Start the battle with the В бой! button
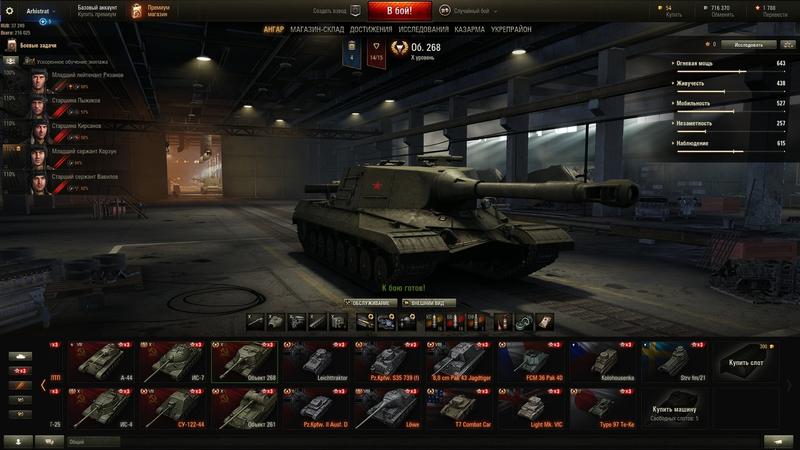This screenshot has width=800, height=450. tap(399, 11)
